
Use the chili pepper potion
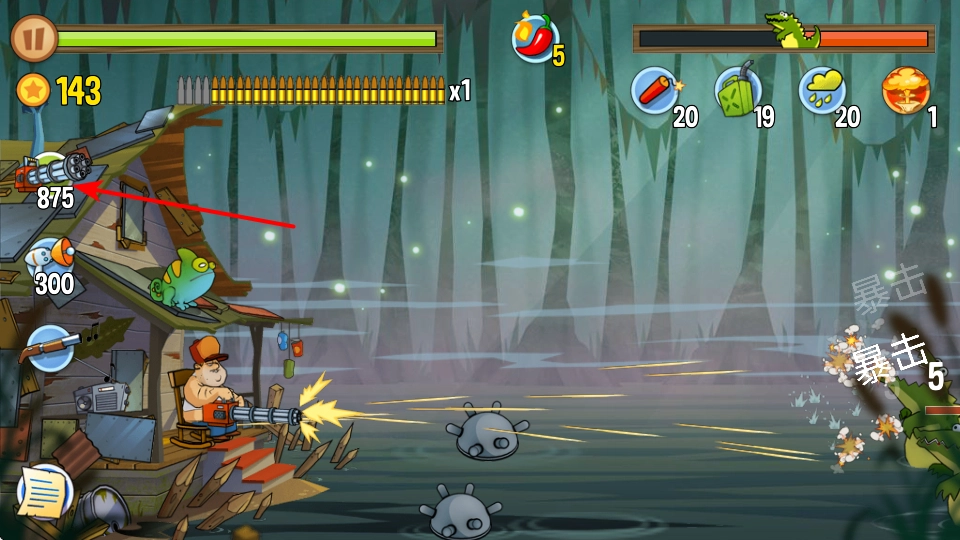click(x=535, y=38)
